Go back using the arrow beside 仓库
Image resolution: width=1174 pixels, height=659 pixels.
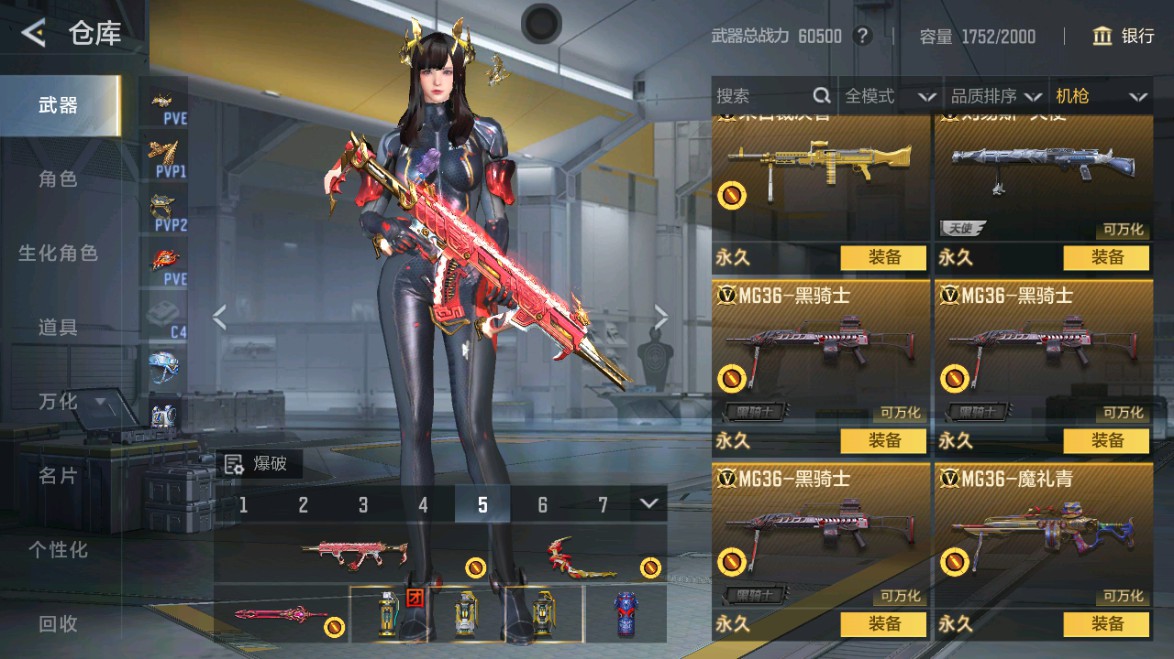click(x=33, y=34)
